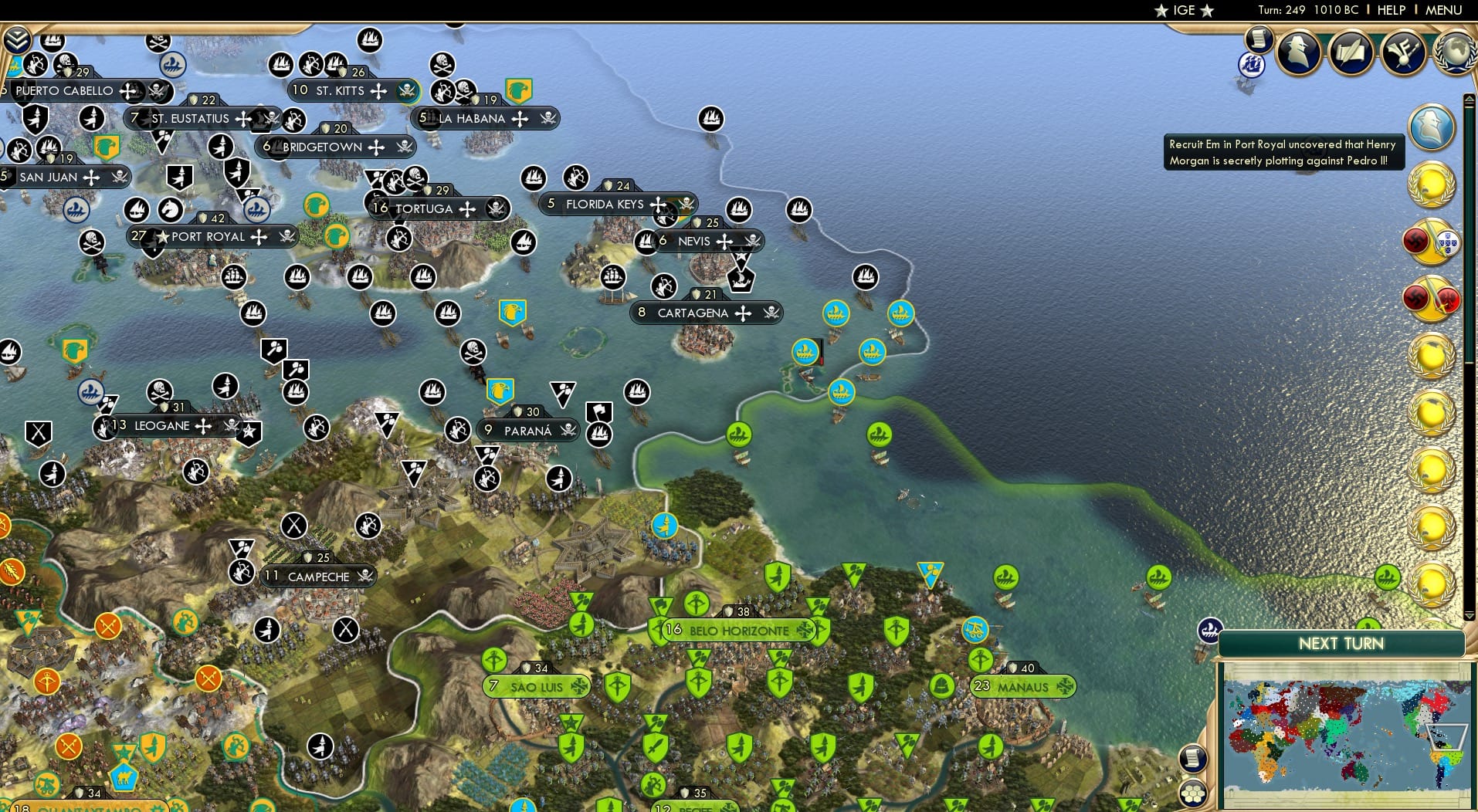The height and width of the screenshot is (812, 1478).
Task: Click a golden laurel notification icon
Action: click(1431, 183)
